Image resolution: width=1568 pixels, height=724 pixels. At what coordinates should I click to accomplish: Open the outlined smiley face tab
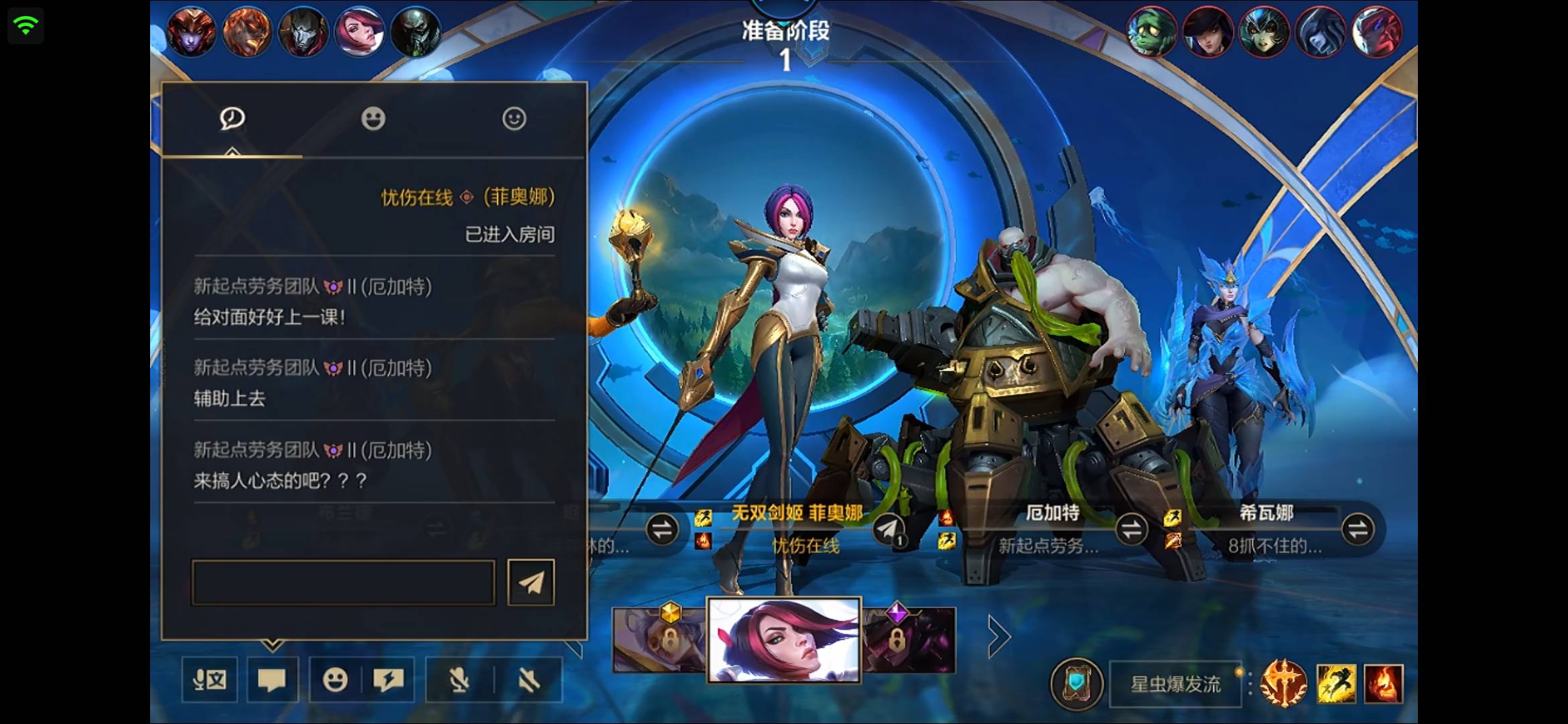[x=514, y=119]
